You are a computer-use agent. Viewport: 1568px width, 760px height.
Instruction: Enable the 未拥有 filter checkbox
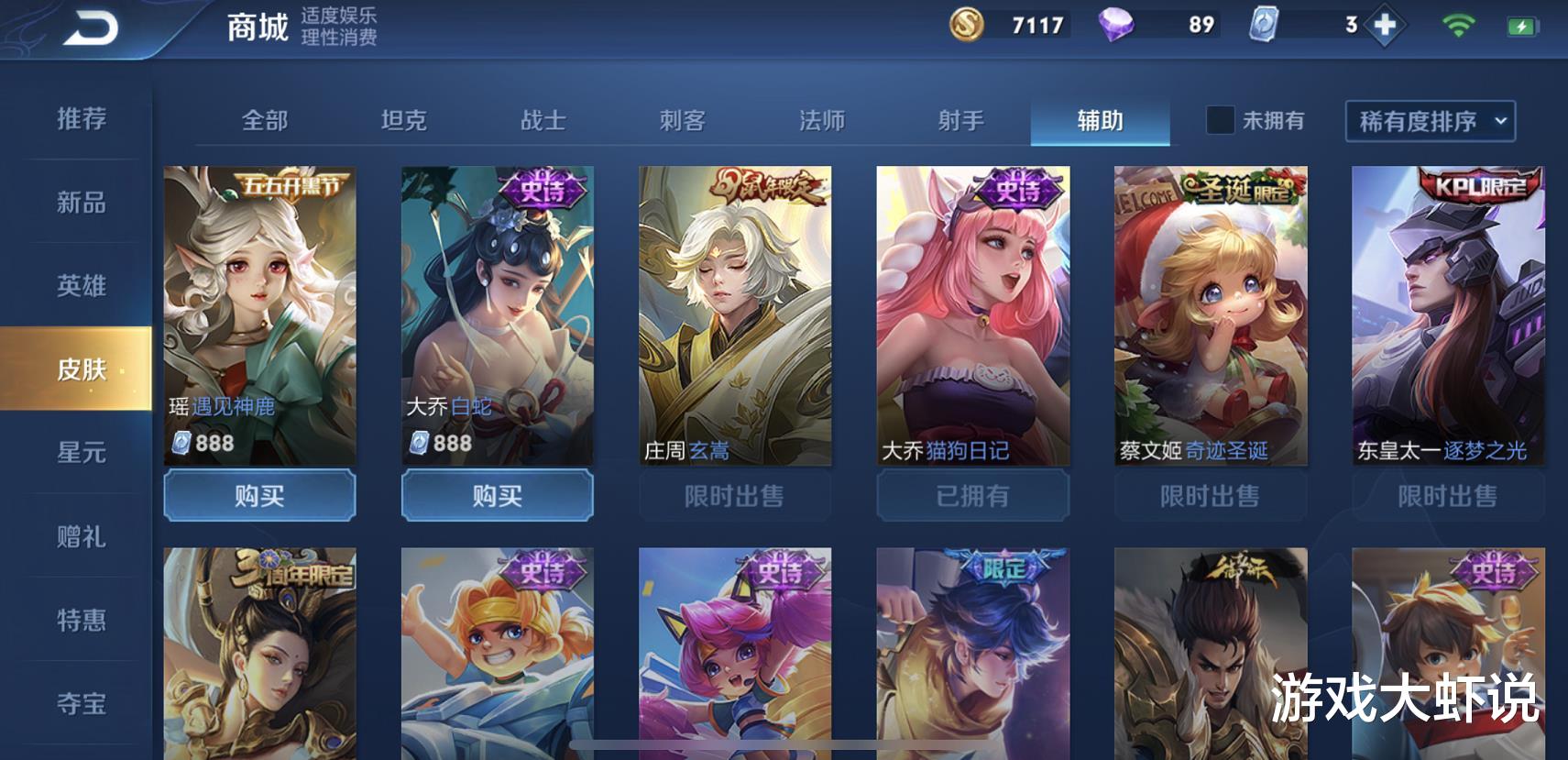(1219, 120)
